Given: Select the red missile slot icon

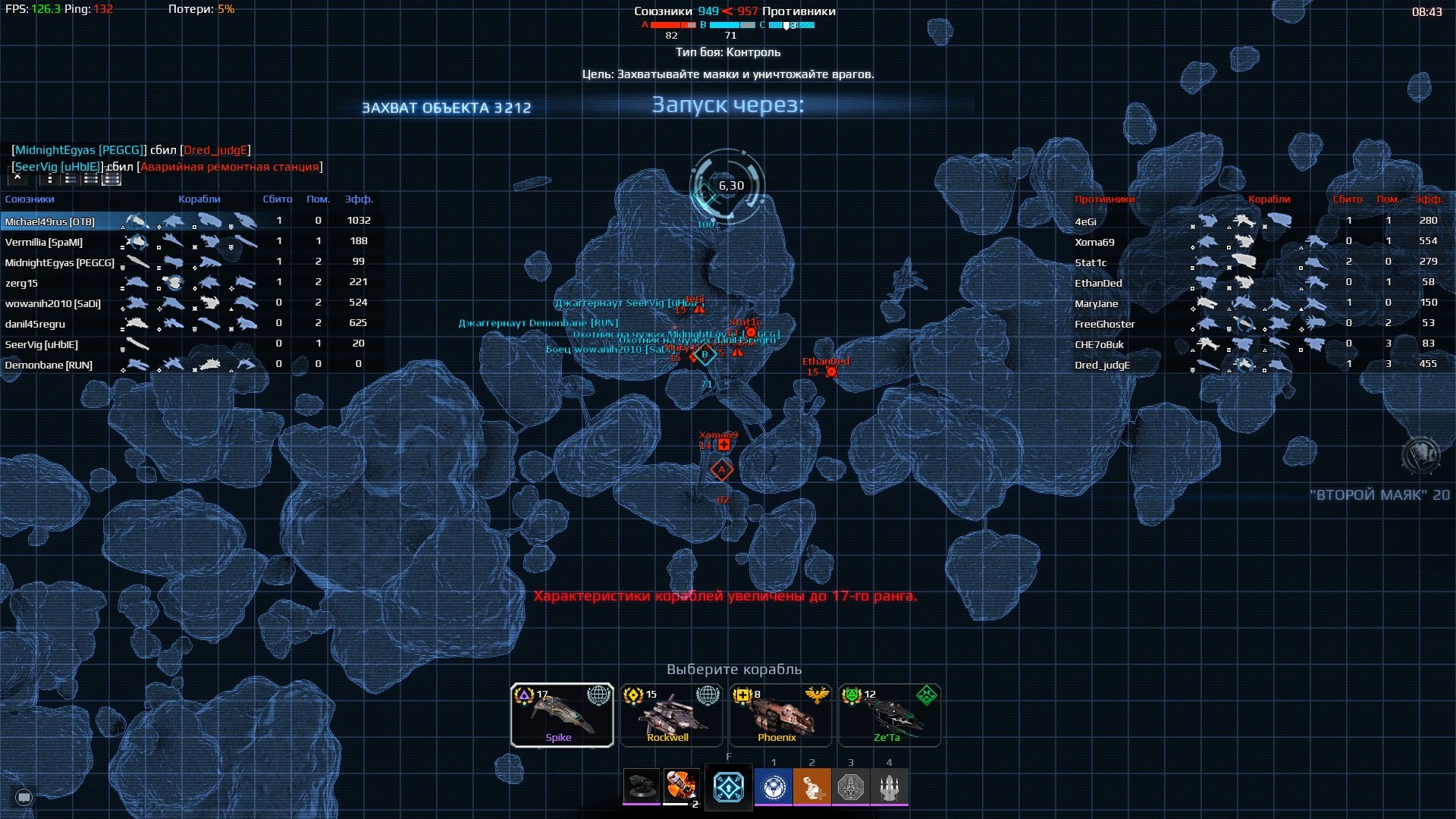Looking at the screenshot, I should 680,786.
